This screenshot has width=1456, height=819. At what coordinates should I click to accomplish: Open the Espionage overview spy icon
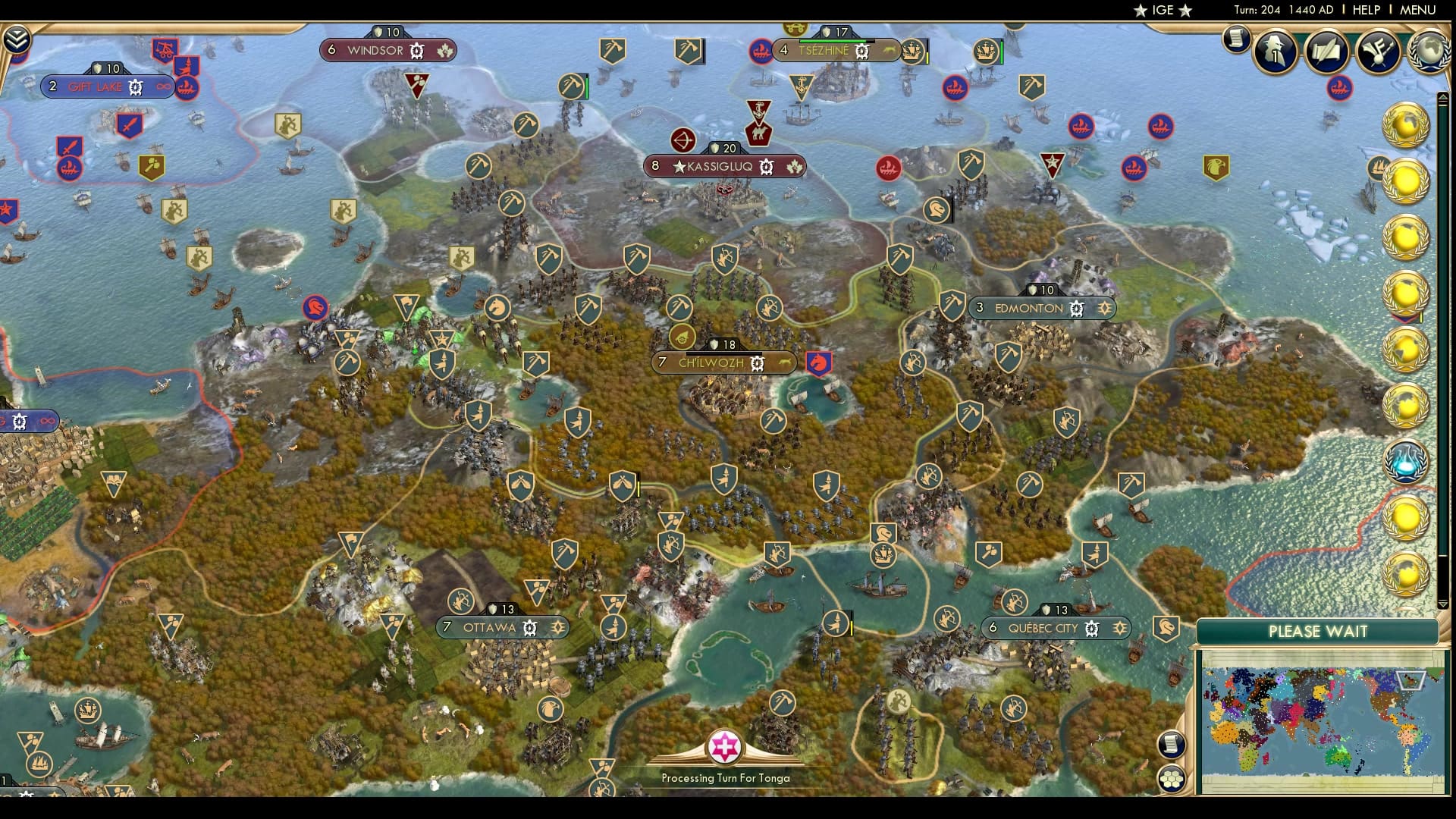pos(1274,52)
